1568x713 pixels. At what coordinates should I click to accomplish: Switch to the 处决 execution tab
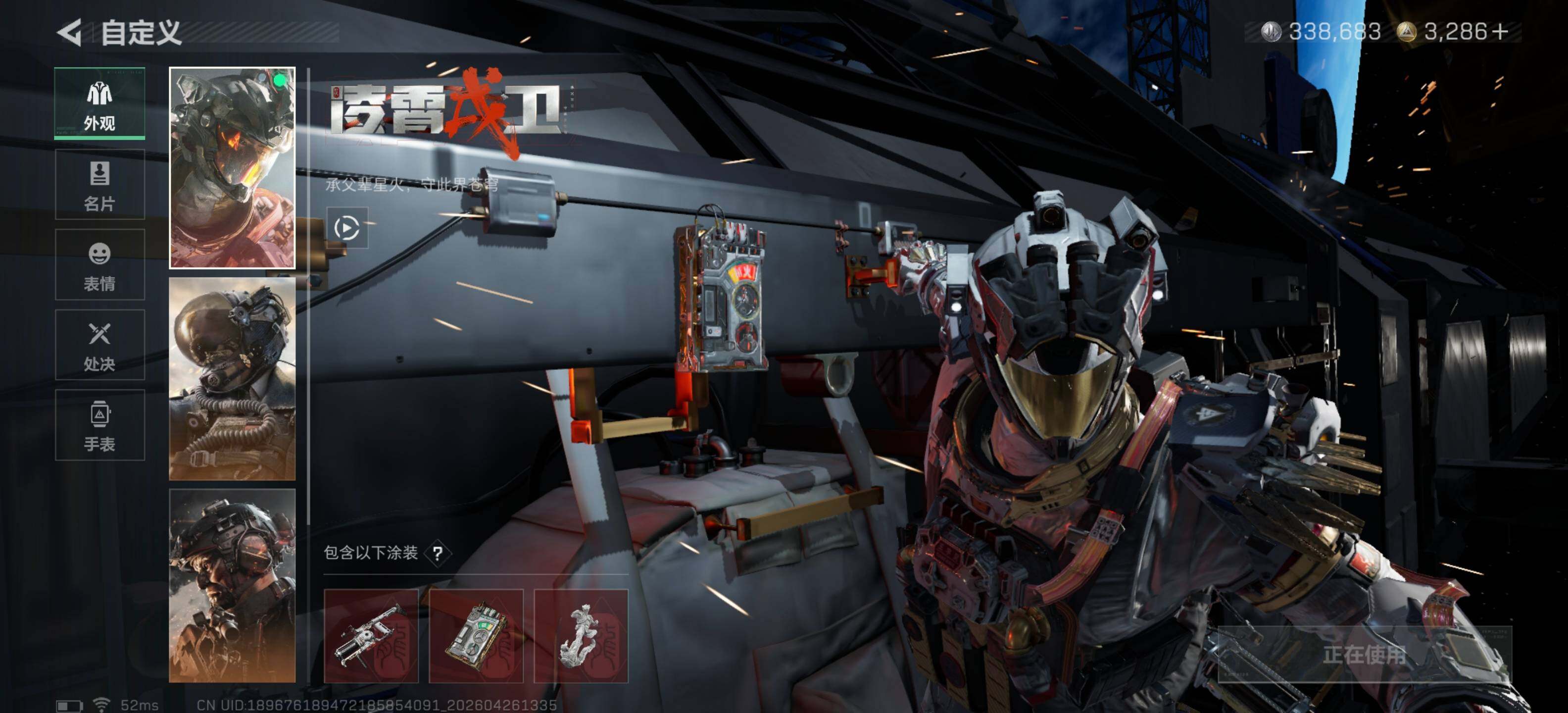(99, 345)
